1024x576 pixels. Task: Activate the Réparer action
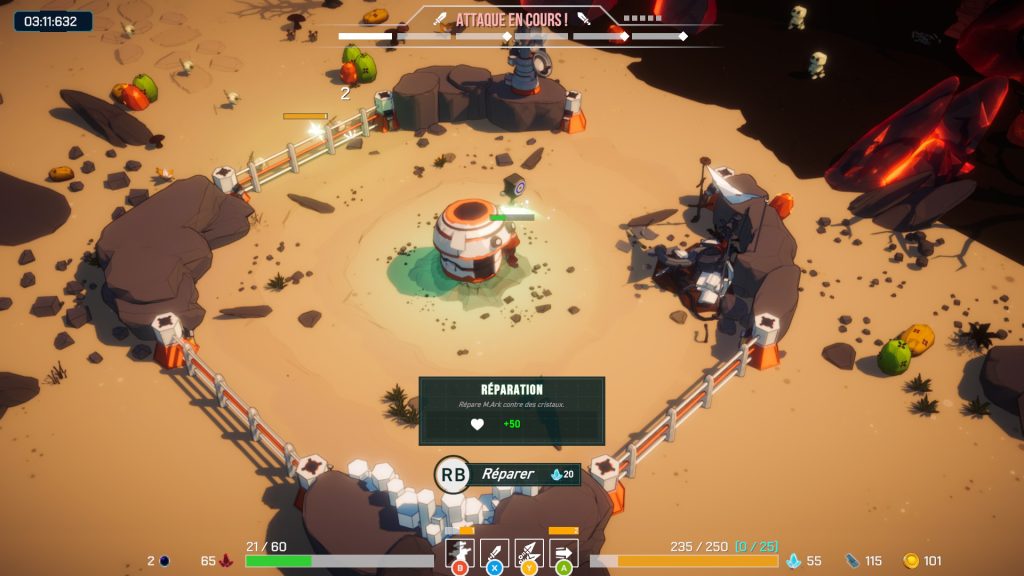[508, 474]
